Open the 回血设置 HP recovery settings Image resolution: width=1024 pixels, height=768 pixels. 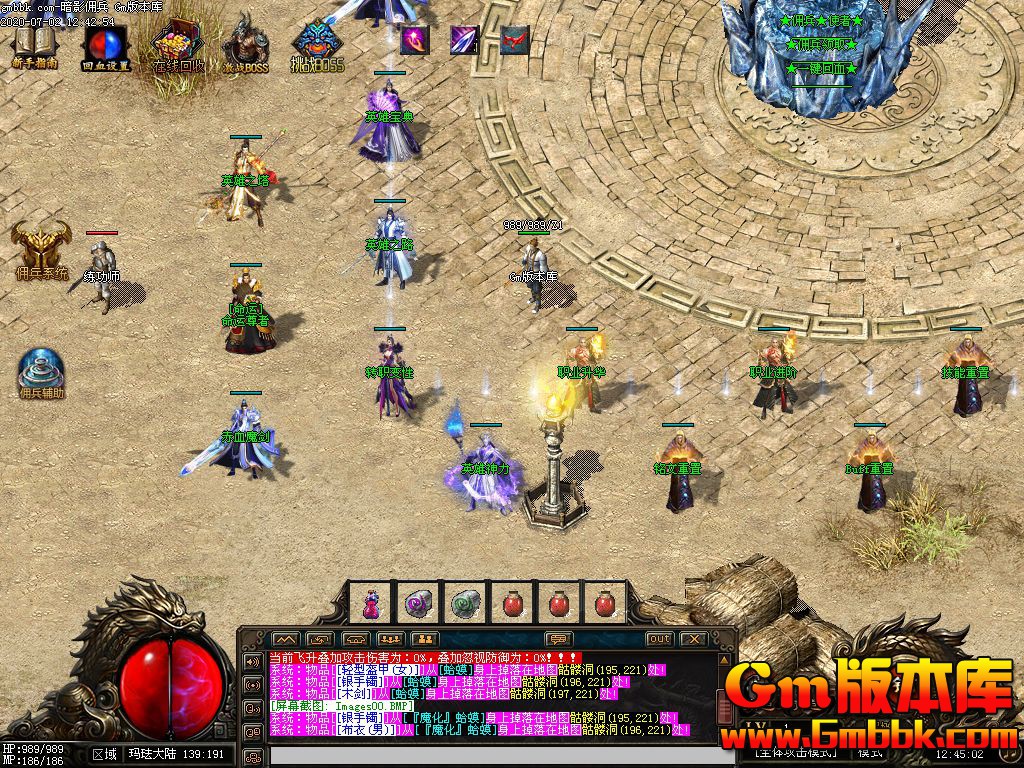click(105, 43)
